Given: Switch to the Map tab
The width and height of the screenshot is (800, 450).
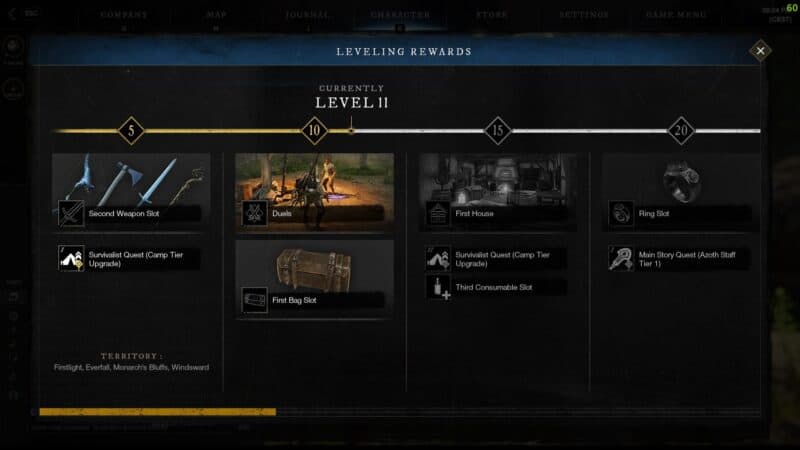Looking at the screenshot, I should pos(215,15).
